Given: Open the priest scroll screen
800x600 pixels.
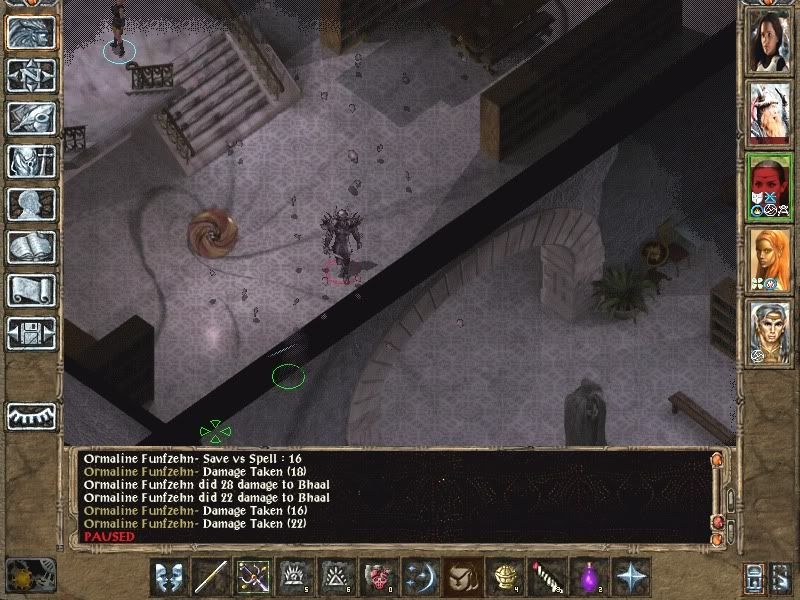Looking at the screenshot, I should tap(31, 291).
